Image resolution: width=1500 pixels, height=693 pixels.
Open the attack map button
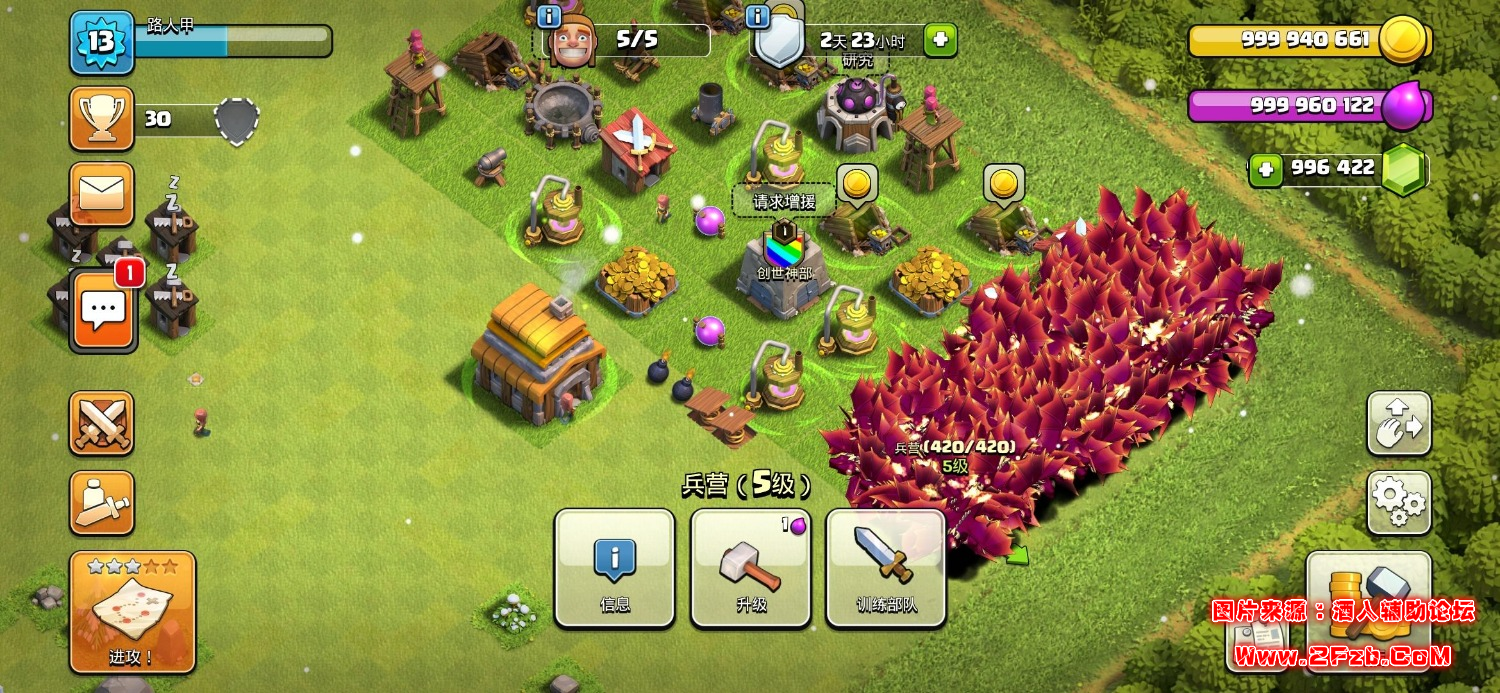[x=132, y=611]
